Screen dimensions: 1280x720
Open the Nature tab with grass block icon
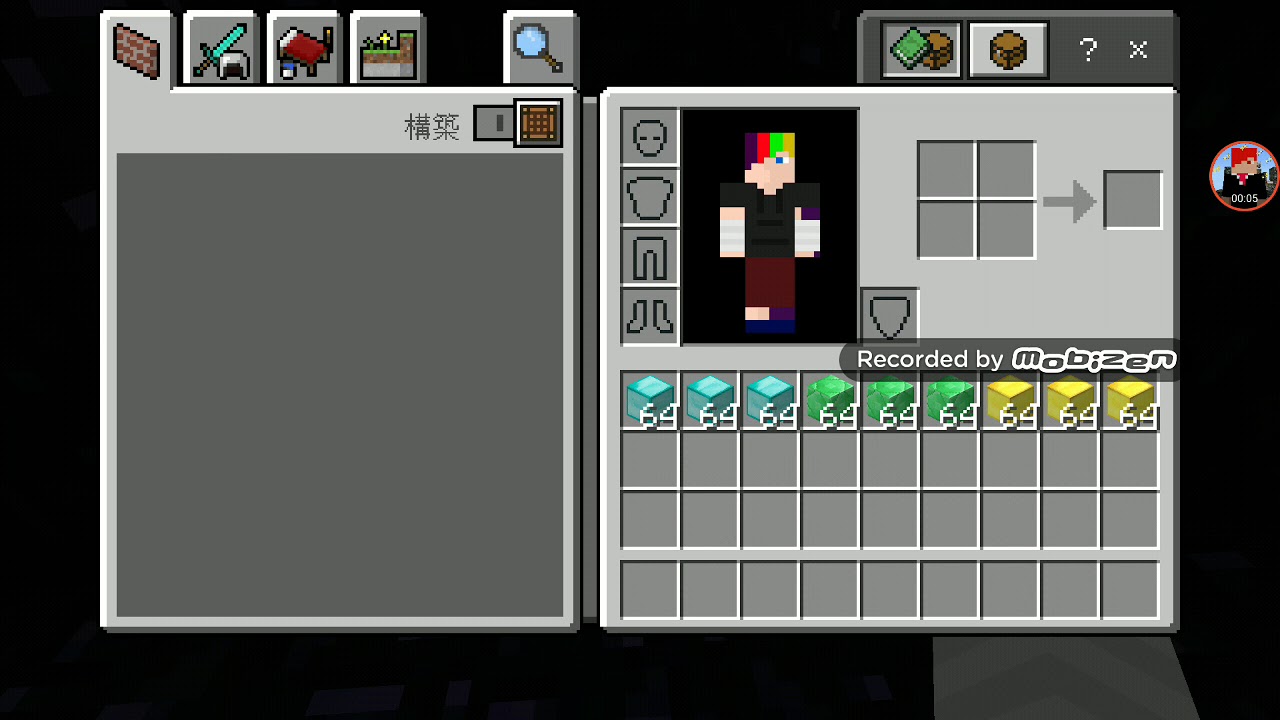(x=386, y=47)
